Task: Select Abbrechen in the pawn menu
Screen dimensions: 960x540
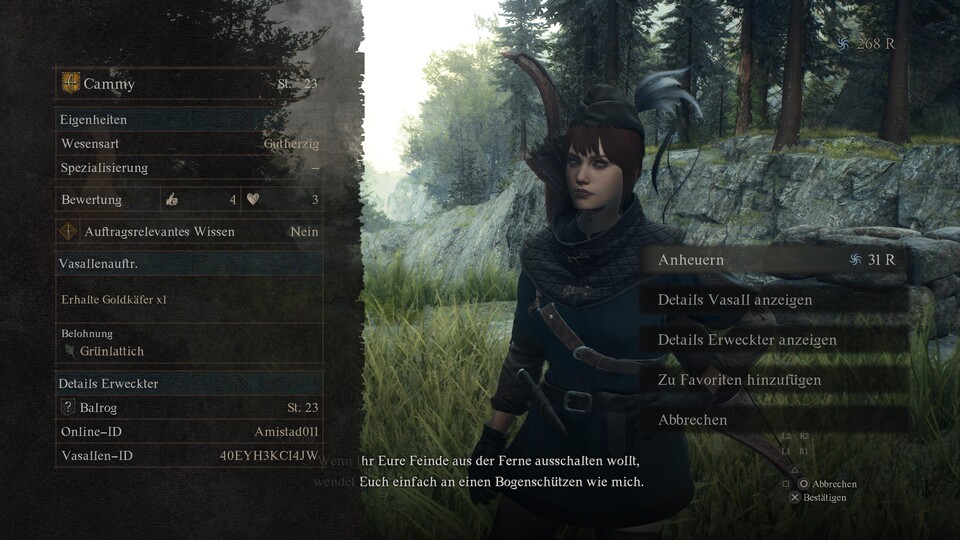Action: click(693, 420)
